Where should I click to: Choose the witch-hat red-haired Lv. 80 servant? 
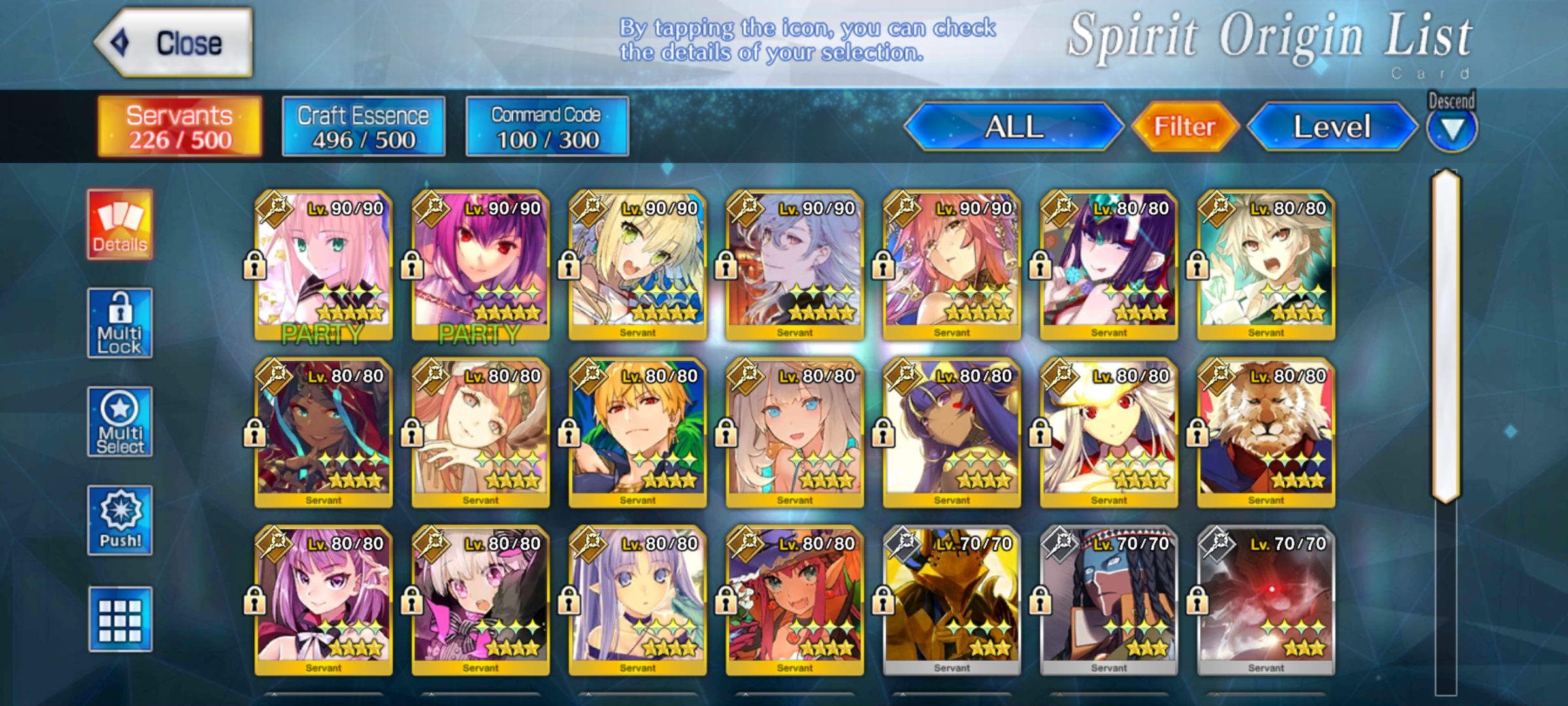tap(794, 599)
